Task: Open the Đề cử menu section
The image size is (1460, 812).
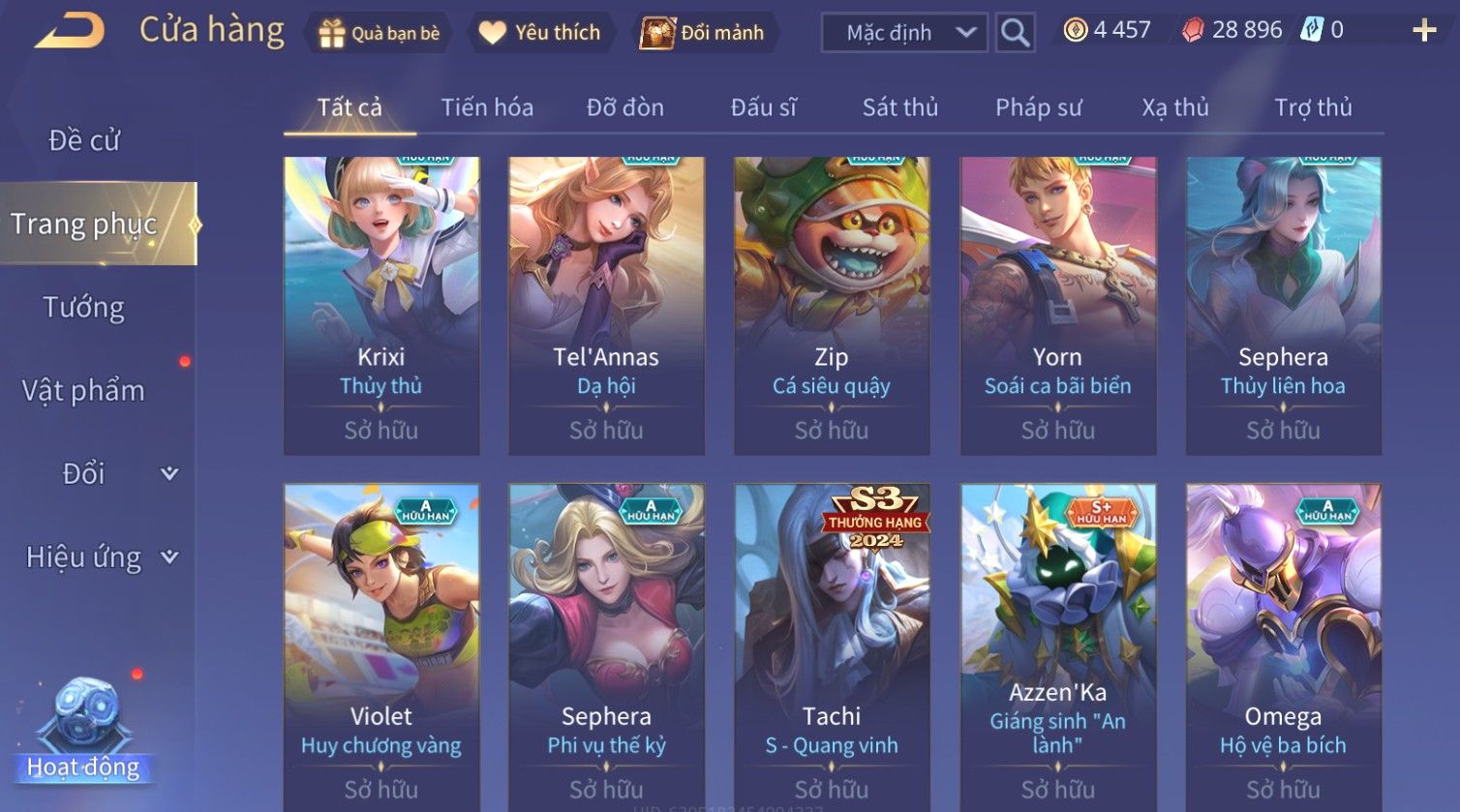Action: (x=84, y=141)
